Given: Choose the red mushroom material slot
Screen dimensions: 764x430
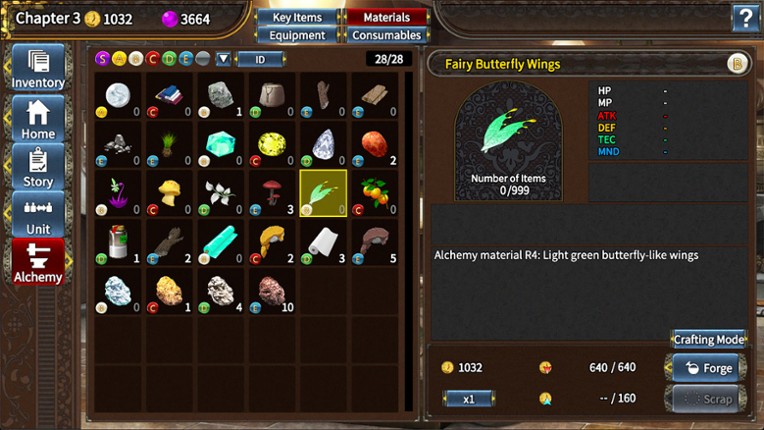Looking at the screenshot, I should [272, 193].
